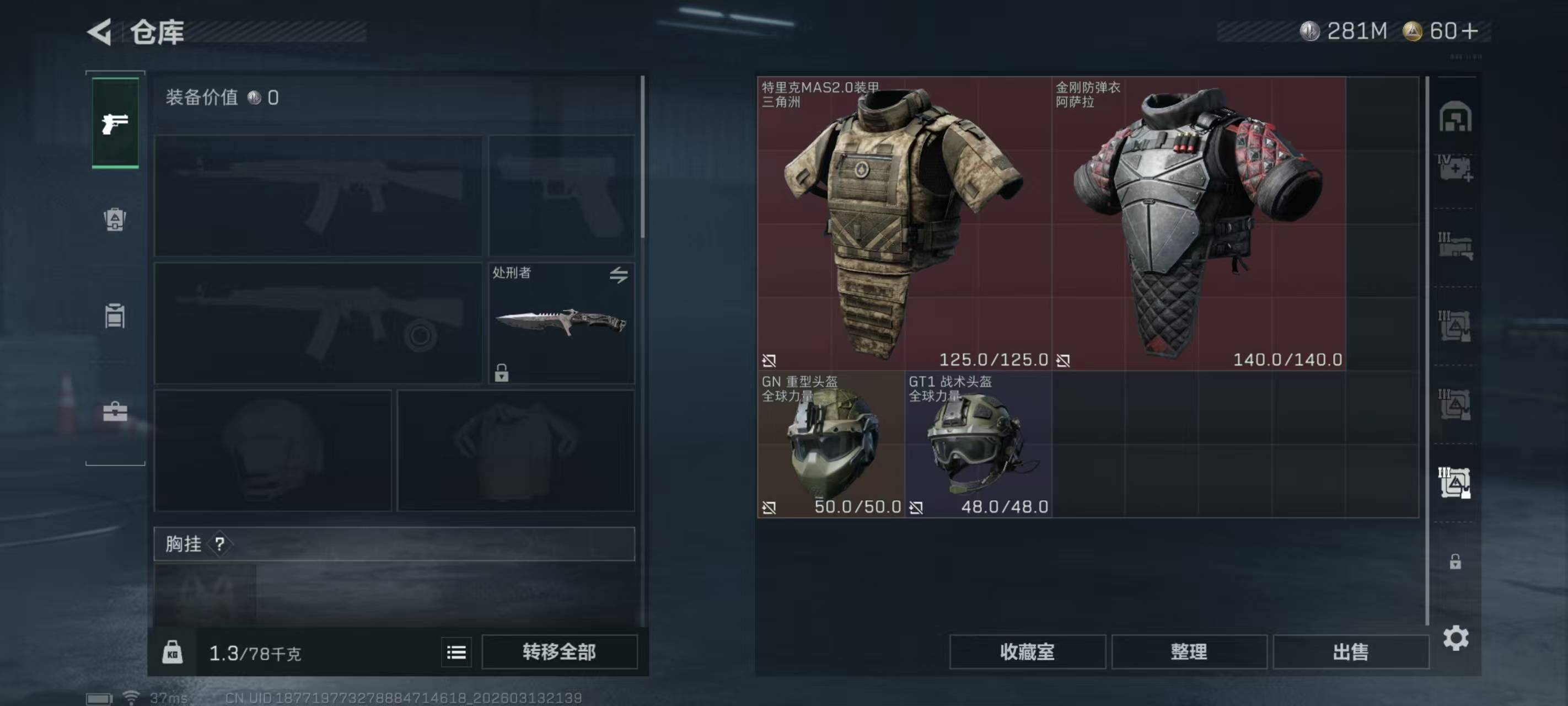Choose the 金刚防弹衣 armor item
Image resolution: width=1568 pixels, height=706 pixels.
1198,223
